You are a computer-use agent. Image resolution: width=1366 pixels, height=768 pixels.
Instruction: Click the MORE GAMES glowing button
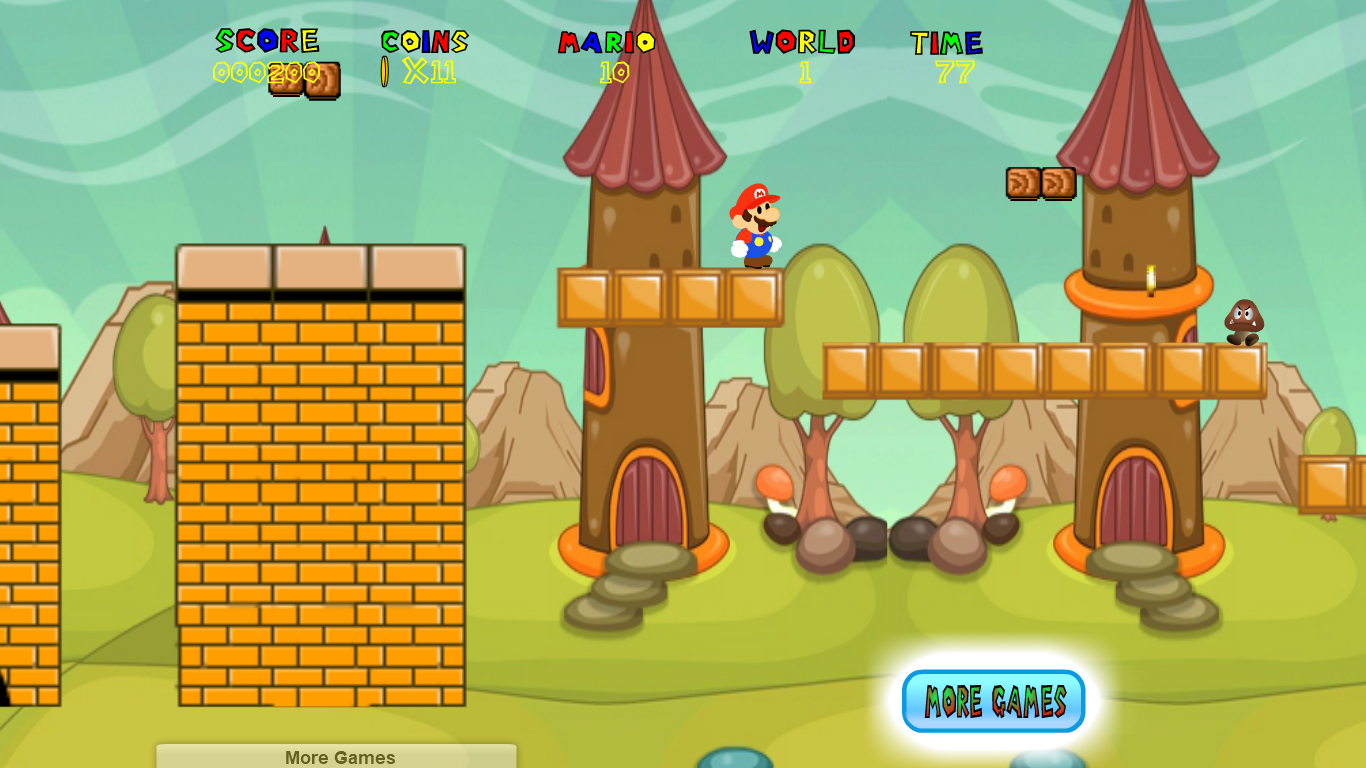pyautogui.click(x=992, y=700)
